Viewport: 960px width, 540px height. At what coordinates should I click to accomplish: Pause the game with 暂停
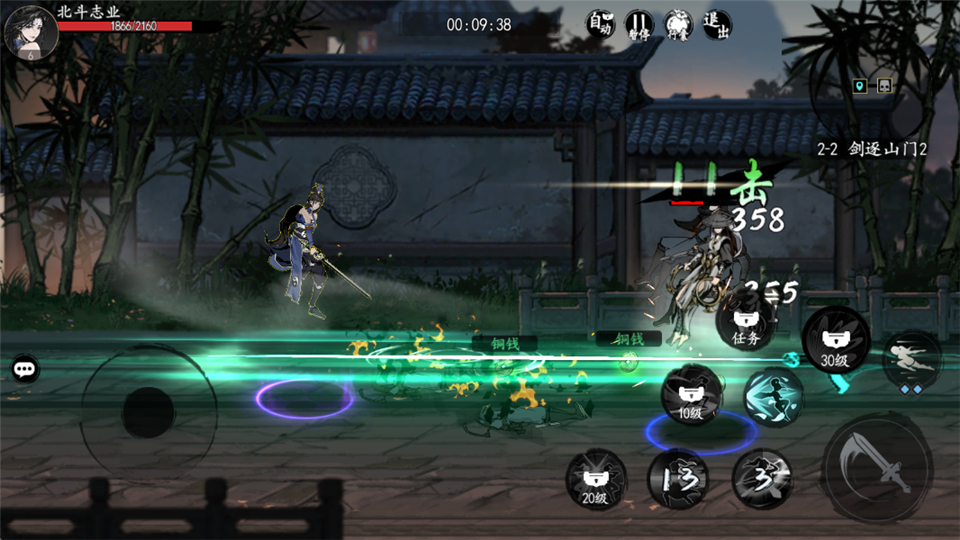tap(638, 24)
